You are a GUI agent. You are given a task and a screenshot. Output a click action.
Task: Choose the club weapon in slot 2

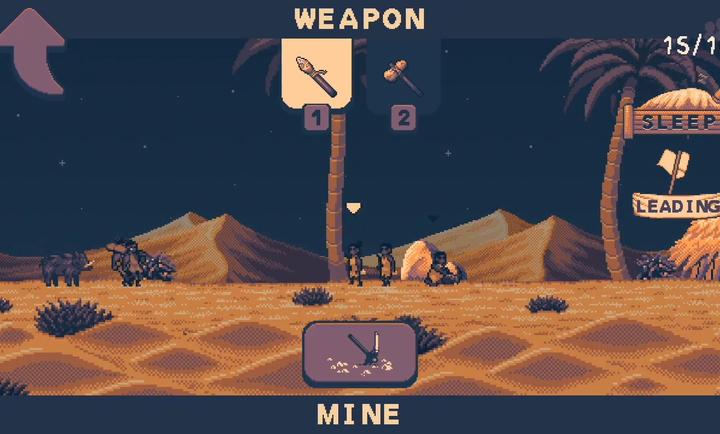click(x=401, y=76)
